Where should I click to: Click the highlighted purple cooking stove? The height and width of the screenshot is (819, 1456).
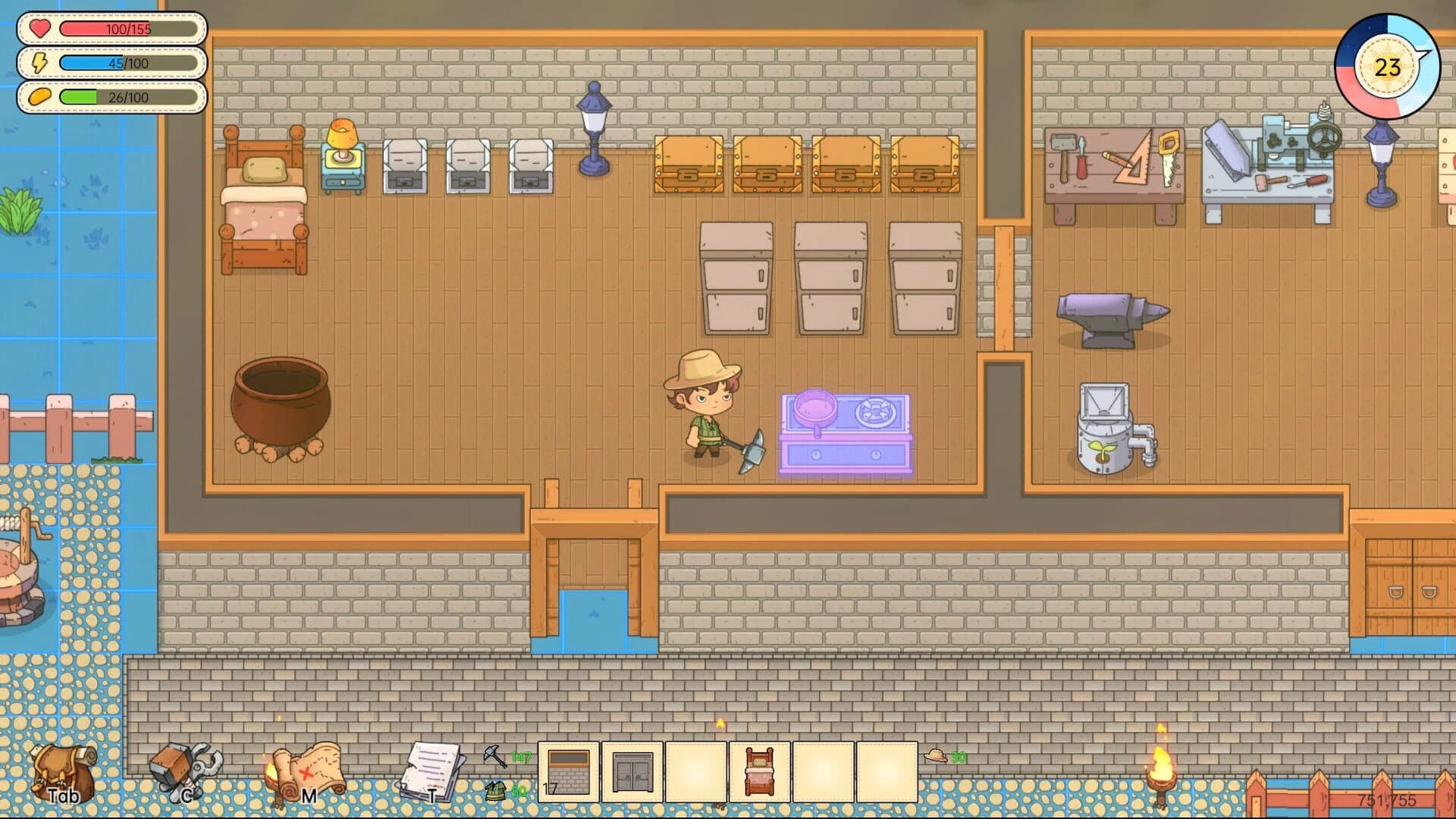coord(847,428)
